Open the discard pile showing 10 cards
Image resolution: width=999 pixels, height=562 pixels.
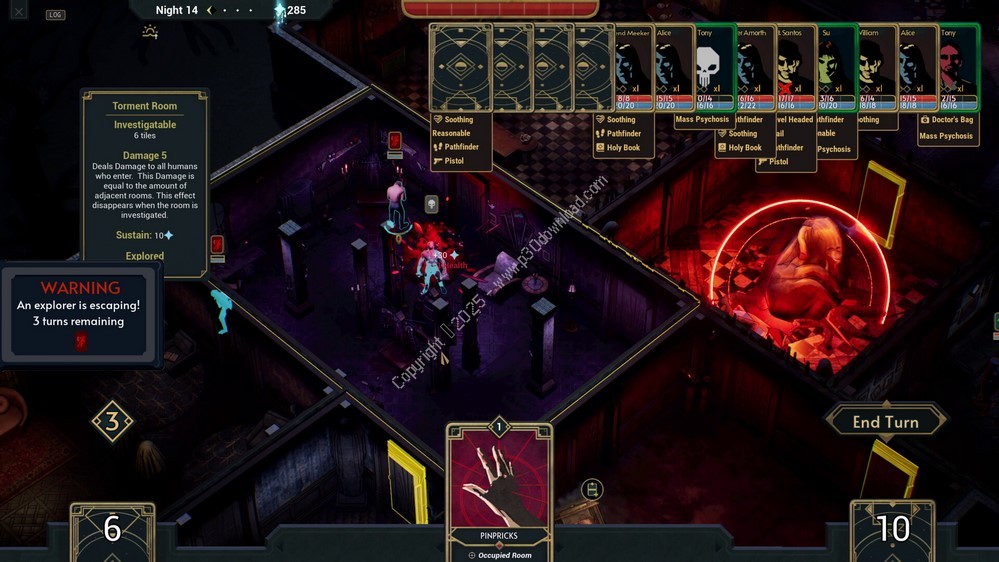click(893, 530)
